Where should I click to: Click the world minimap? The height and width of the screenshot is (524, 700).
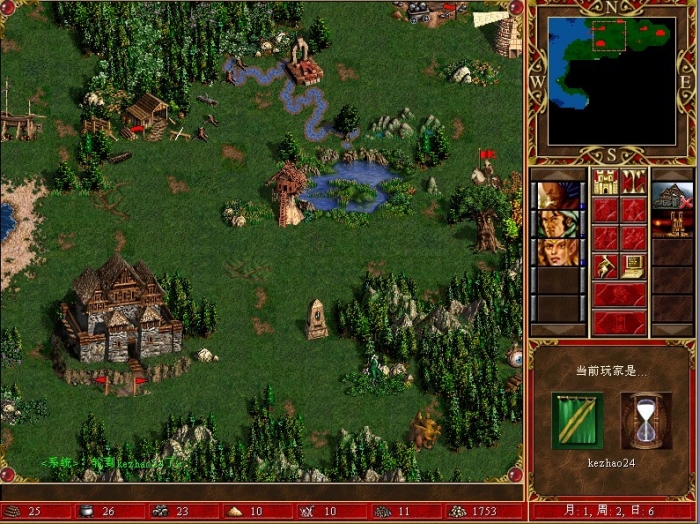[x=611, y=80]
